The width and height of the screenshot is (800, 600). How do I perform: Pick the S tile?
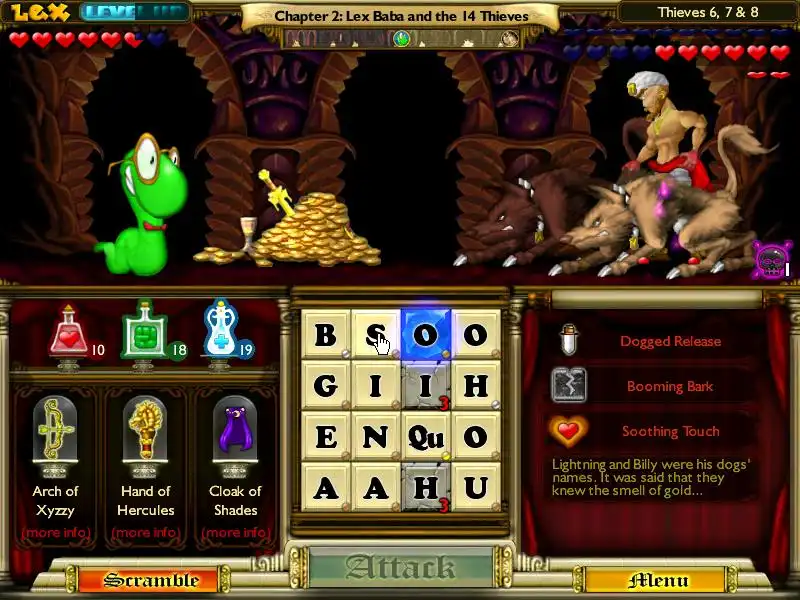click(x=376, y=334)
